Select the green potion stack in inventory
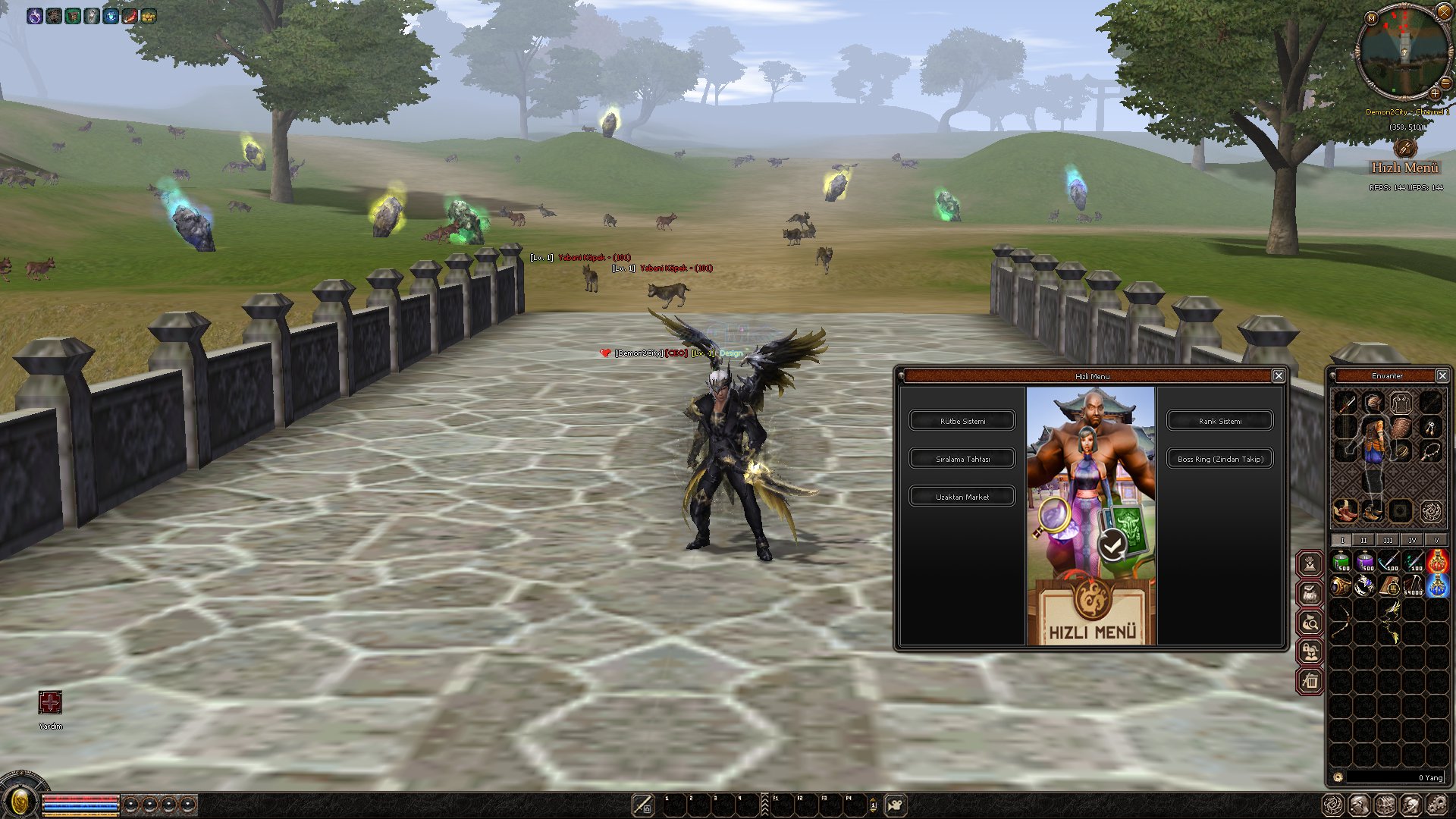1456x819 pixels. pos(1341,562)
